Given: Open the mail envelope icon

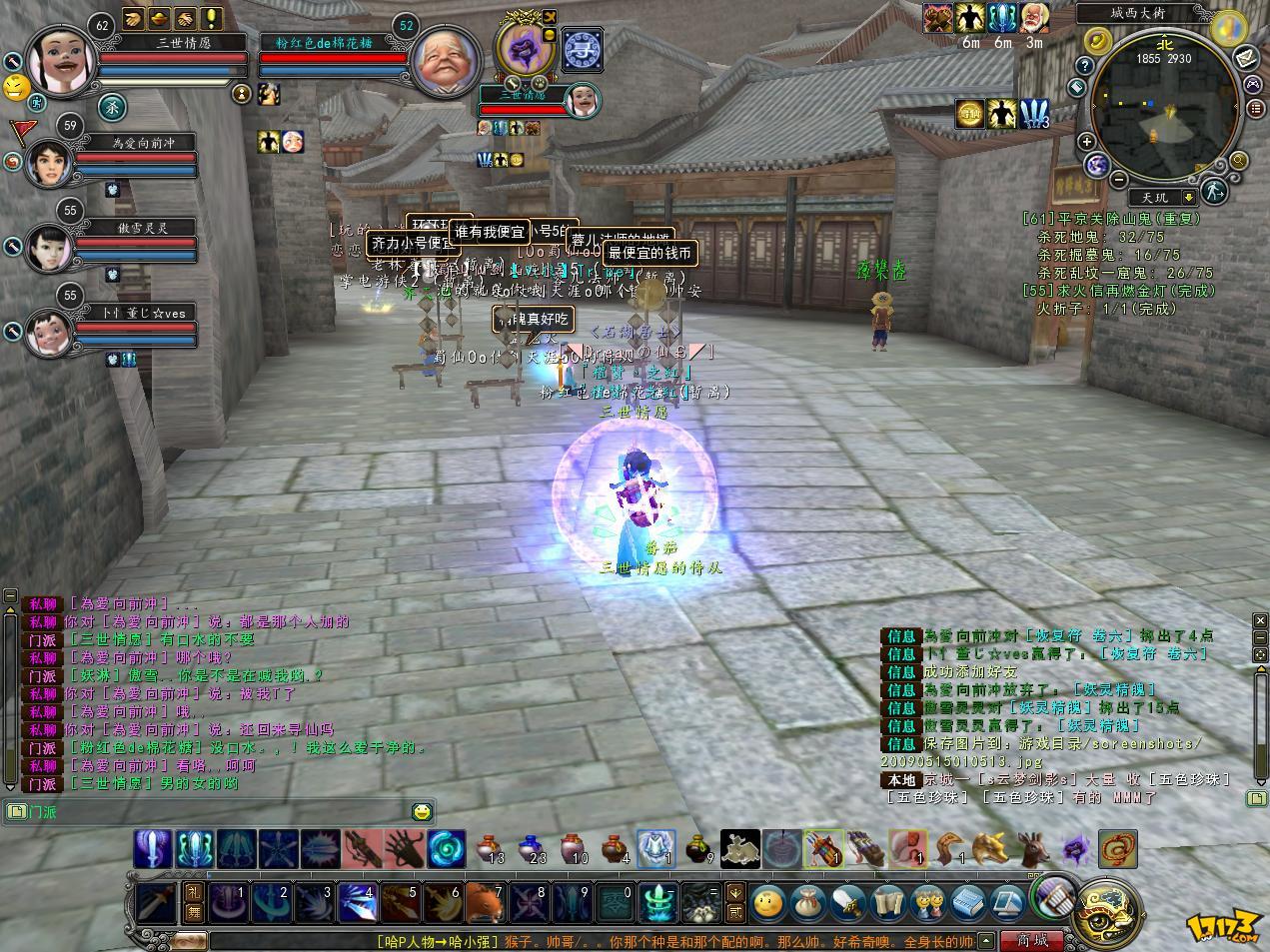Looking at the screenshot, I should [1247, 58].
